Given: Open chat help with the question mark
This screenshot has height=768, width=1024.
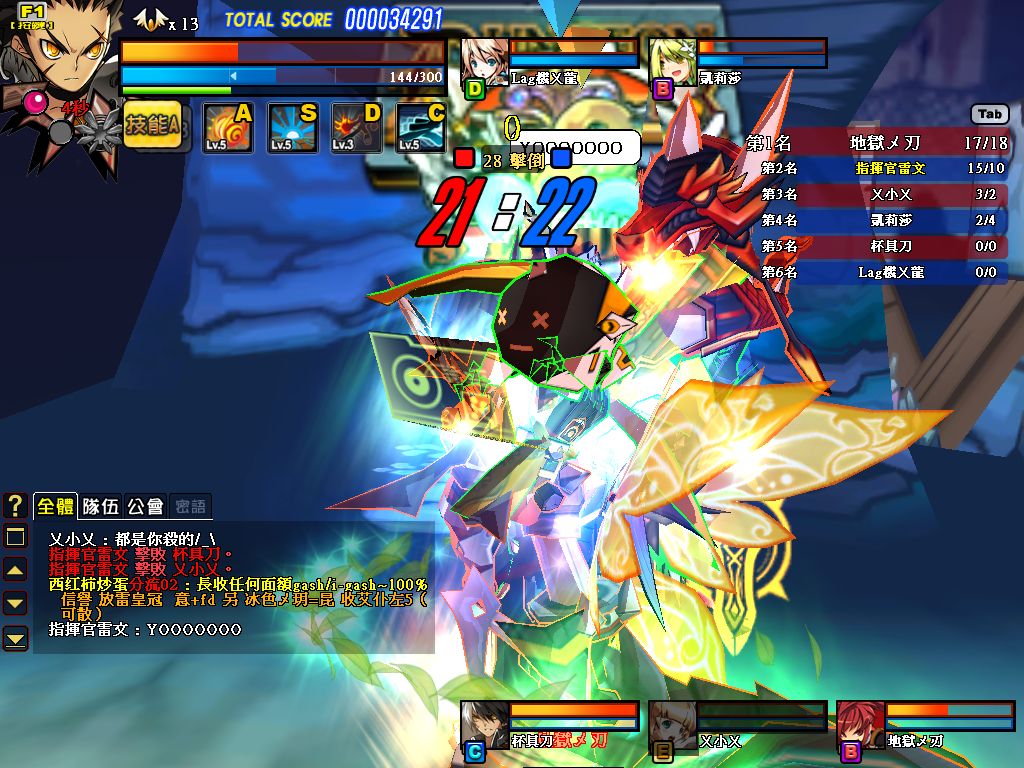Looking at the screenshot, I should click(15, 505).
